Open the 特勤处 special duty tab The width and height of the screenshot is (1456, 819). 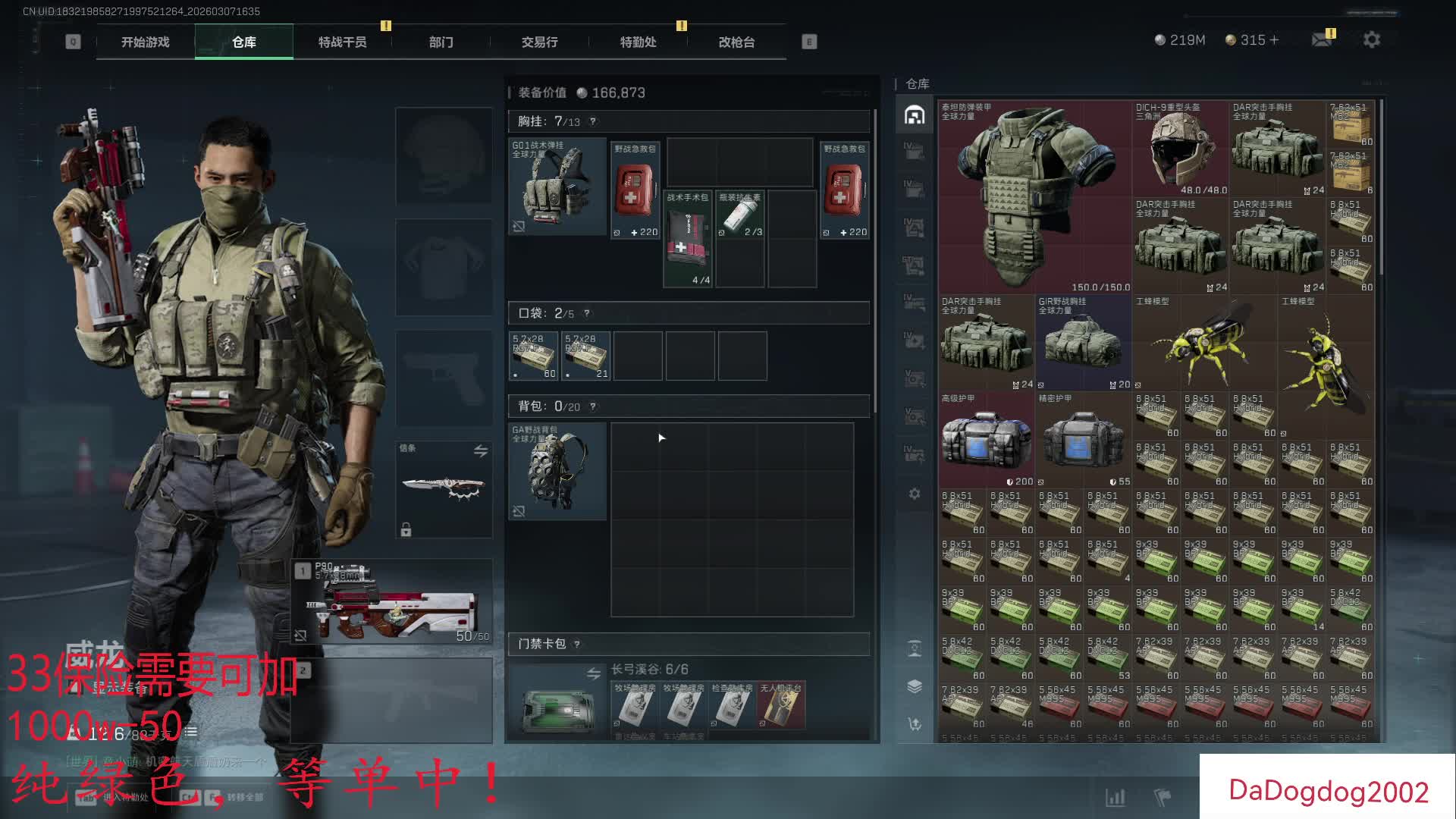638,42
